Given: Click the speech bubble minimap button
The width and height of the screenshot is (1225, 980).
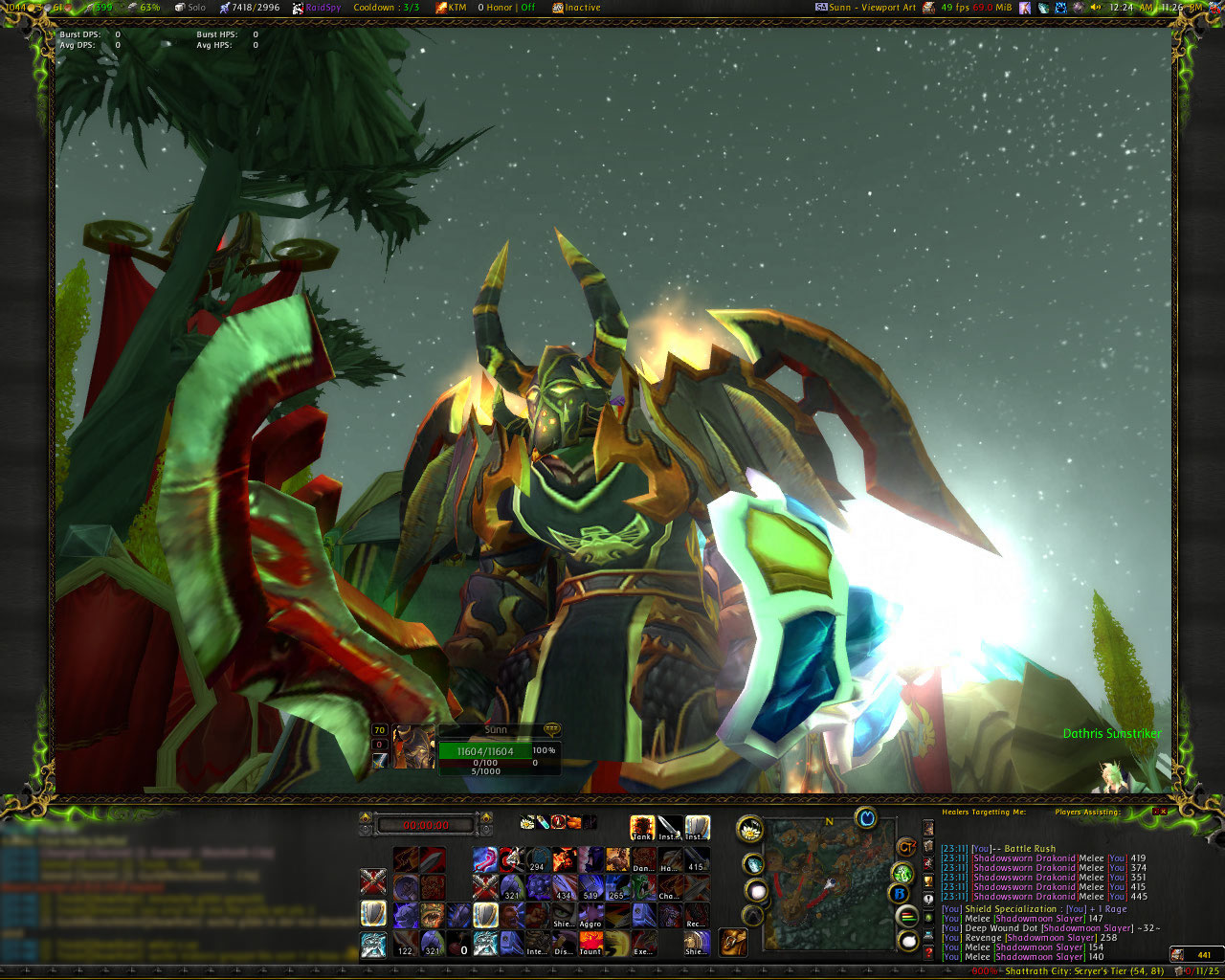Looking at the screenshot, I should (907, 942).
